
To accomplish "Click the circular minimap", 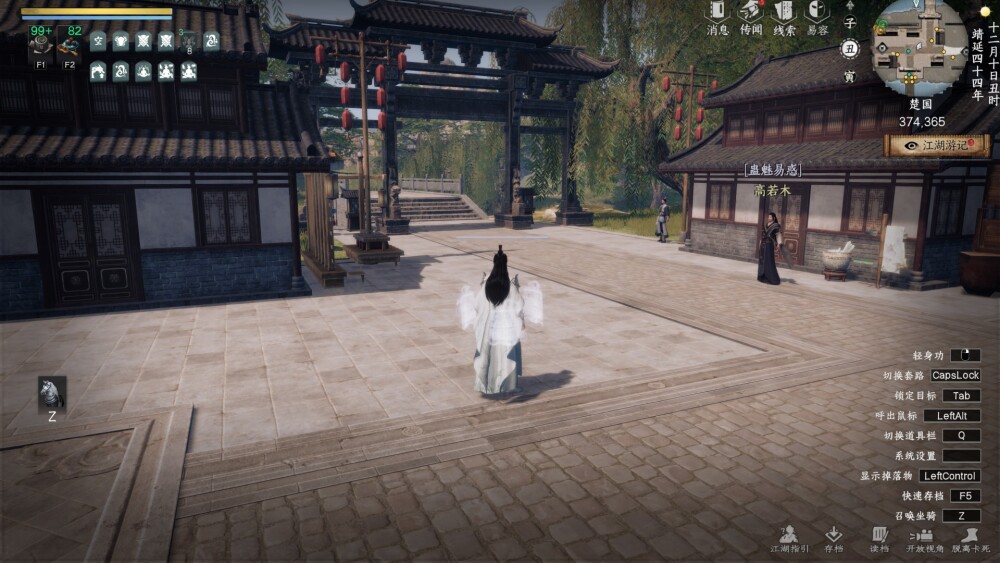I will coord(919,47).
